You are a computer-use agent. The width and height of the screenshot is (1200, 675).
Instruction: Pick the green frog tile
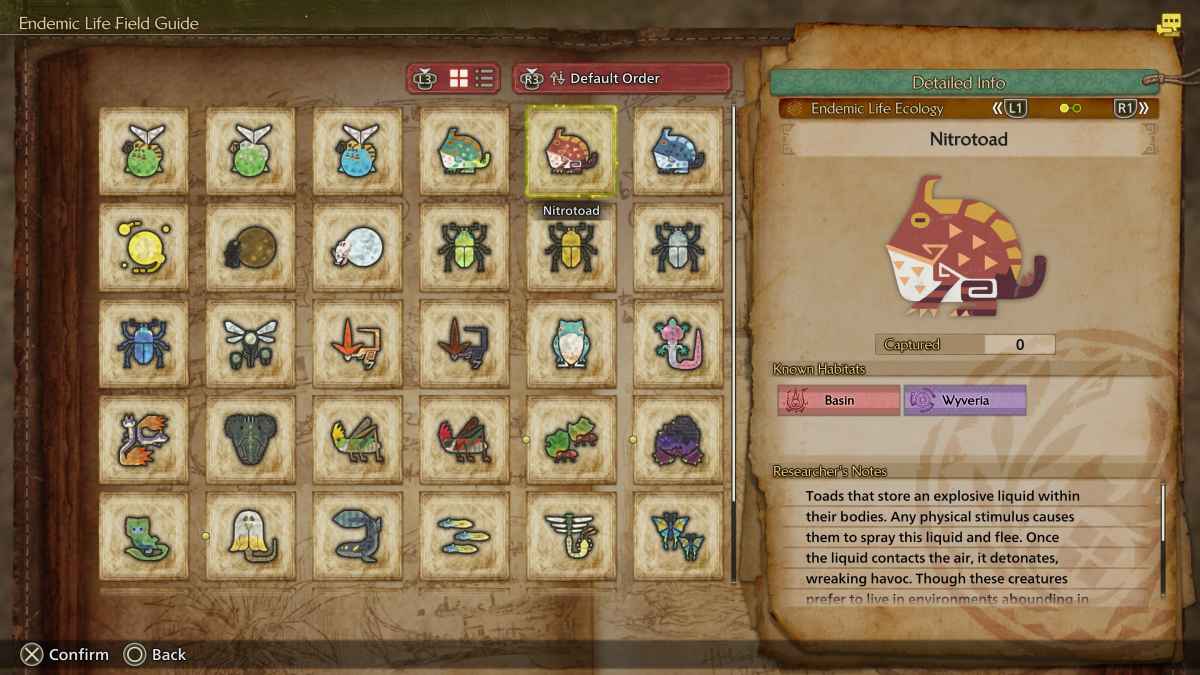point(571,438)
